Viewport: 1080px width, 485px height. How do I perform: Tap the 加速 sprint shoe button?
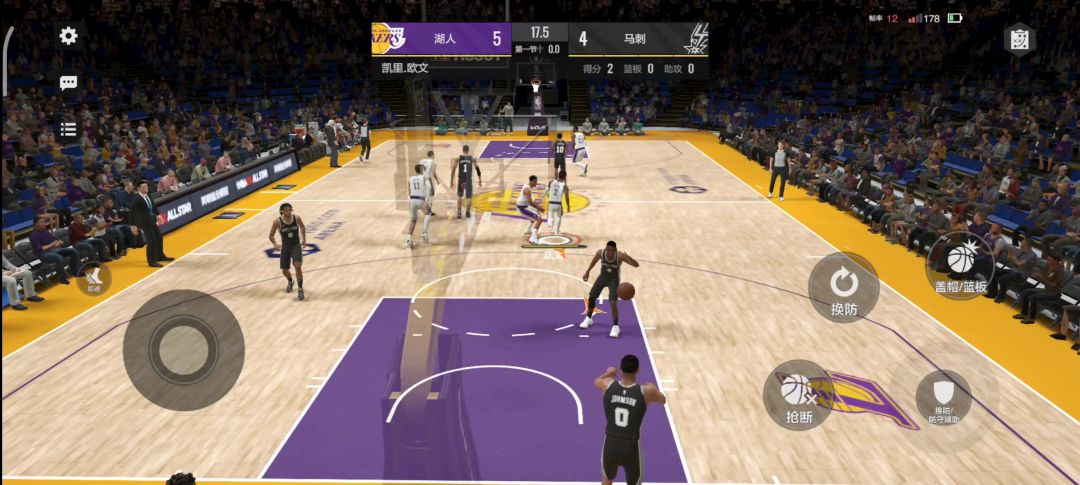coord(93,277)
